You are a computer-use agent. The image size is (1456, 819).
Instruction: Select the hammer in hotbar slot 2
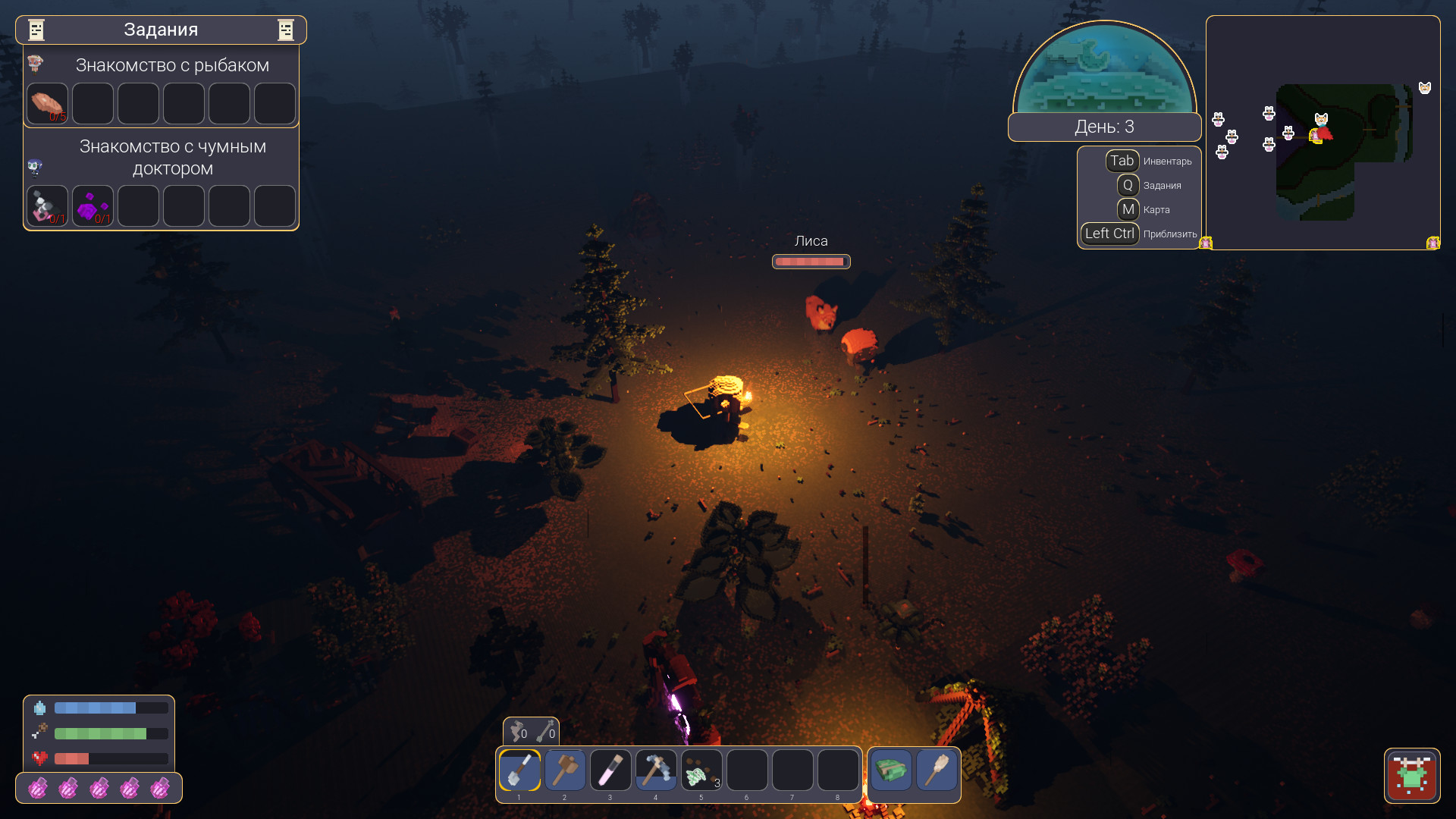[565, 770]
